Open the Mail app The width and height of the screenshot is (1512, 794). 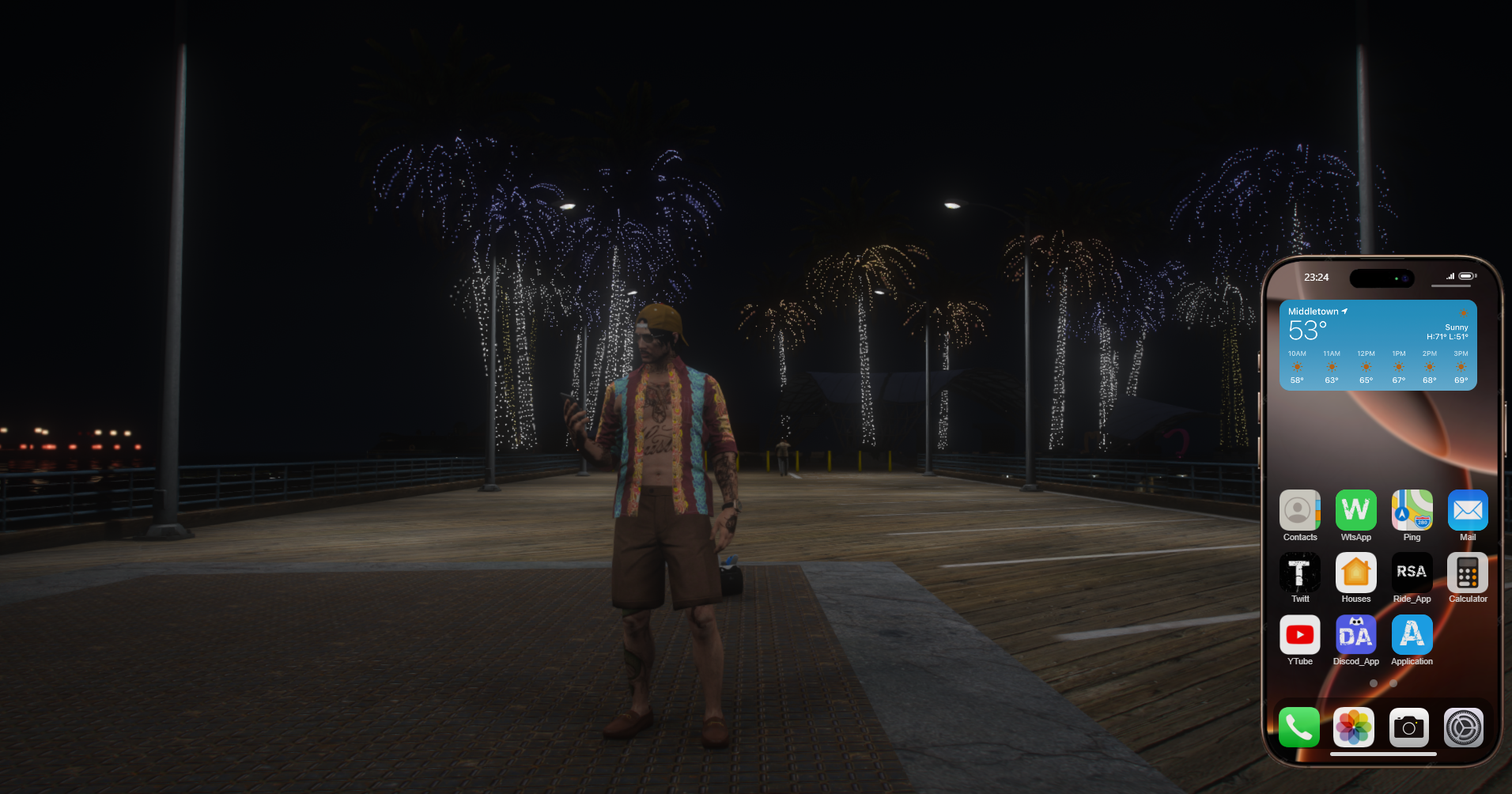point(1468,510)
